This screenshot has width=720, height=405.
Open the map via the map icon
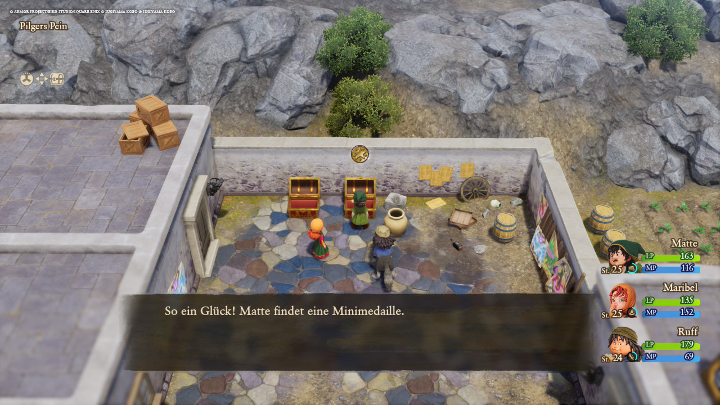[x=57, y=79]
